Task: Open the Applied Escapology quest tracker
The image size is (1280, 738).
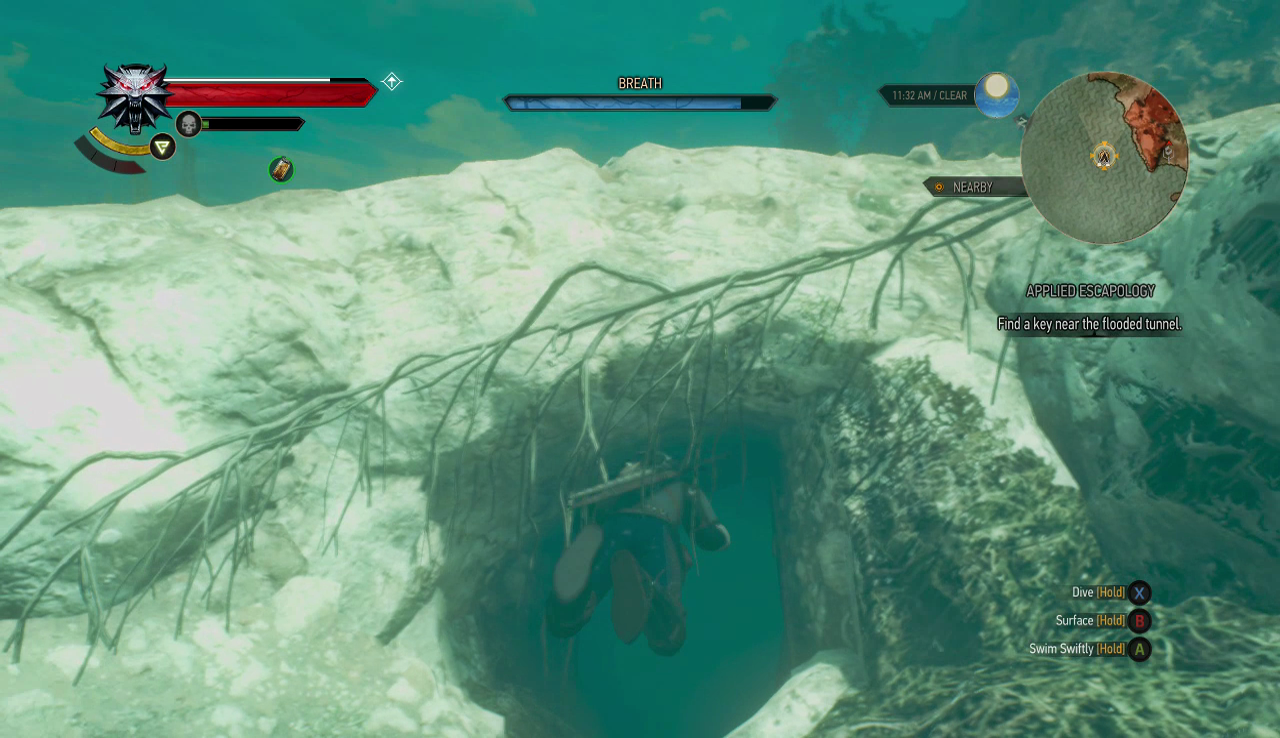Action: [1090, 291]
